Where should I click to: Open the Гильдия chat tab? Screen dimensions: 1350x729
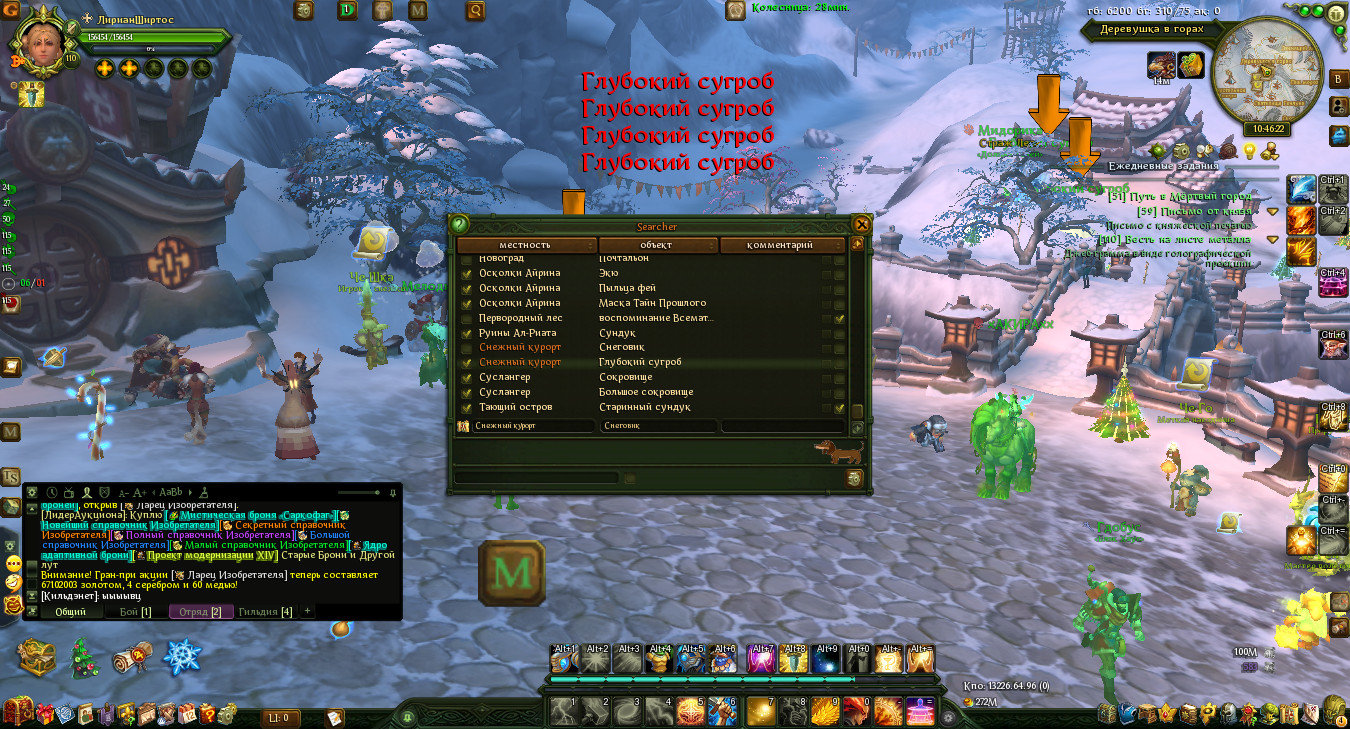point(265,611)
